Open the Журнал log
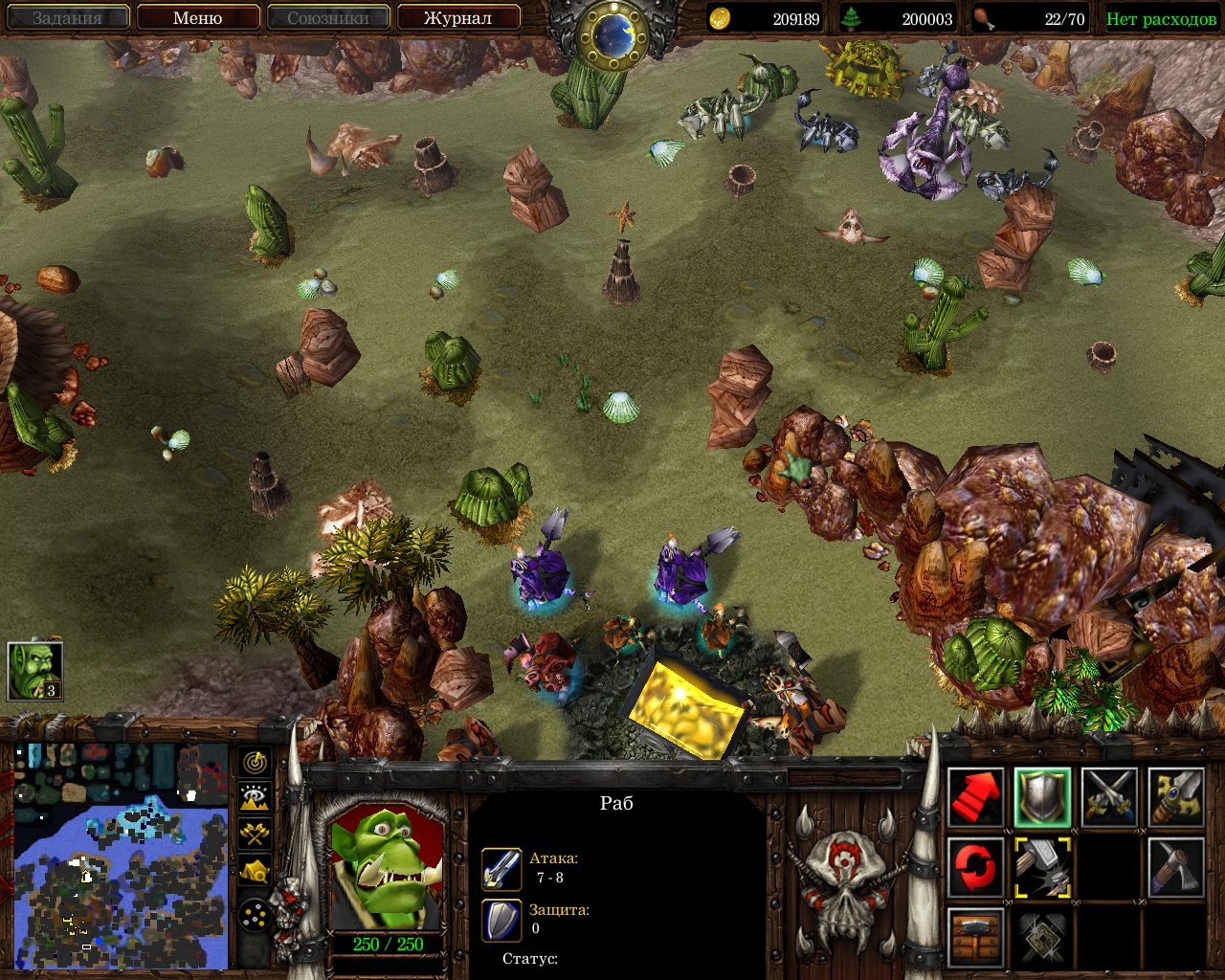 click(x=457, y=17)
